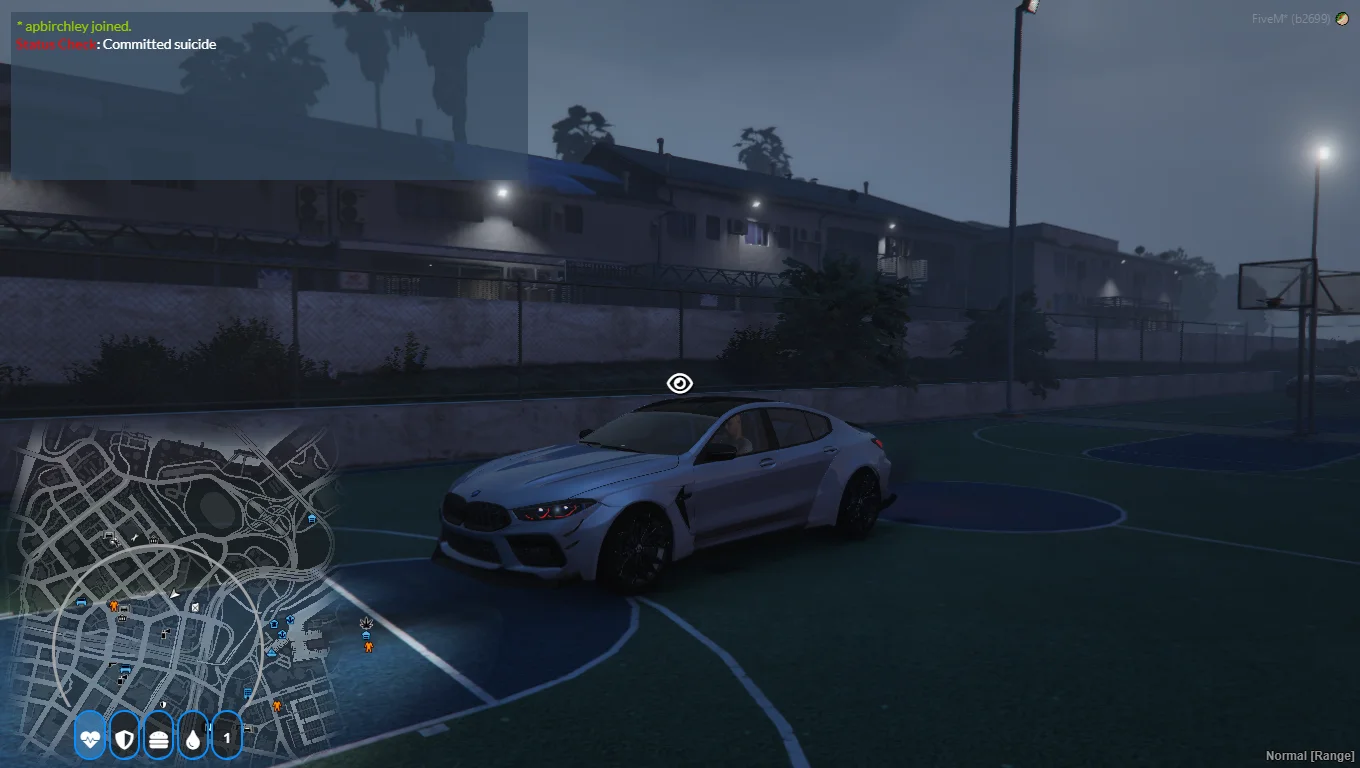The width and height of the screenshot is (1360, 768).
Task: Click the cannabis leaf map marker
Action: click(366, 622)
